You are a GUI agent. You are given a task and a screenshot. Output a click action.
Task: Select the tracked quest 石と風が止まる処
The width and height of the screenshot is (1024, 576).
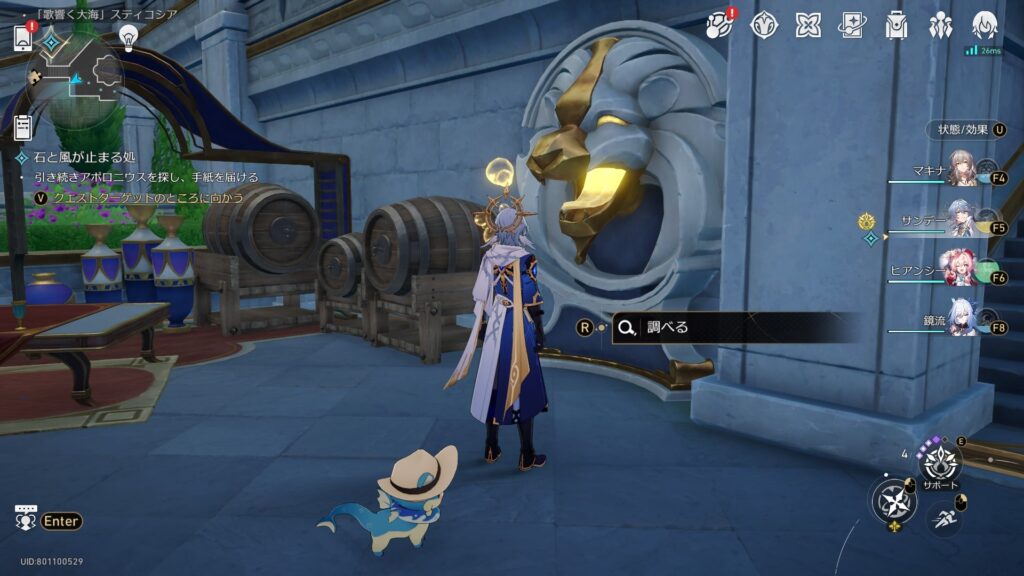click(x=84, y=158)
